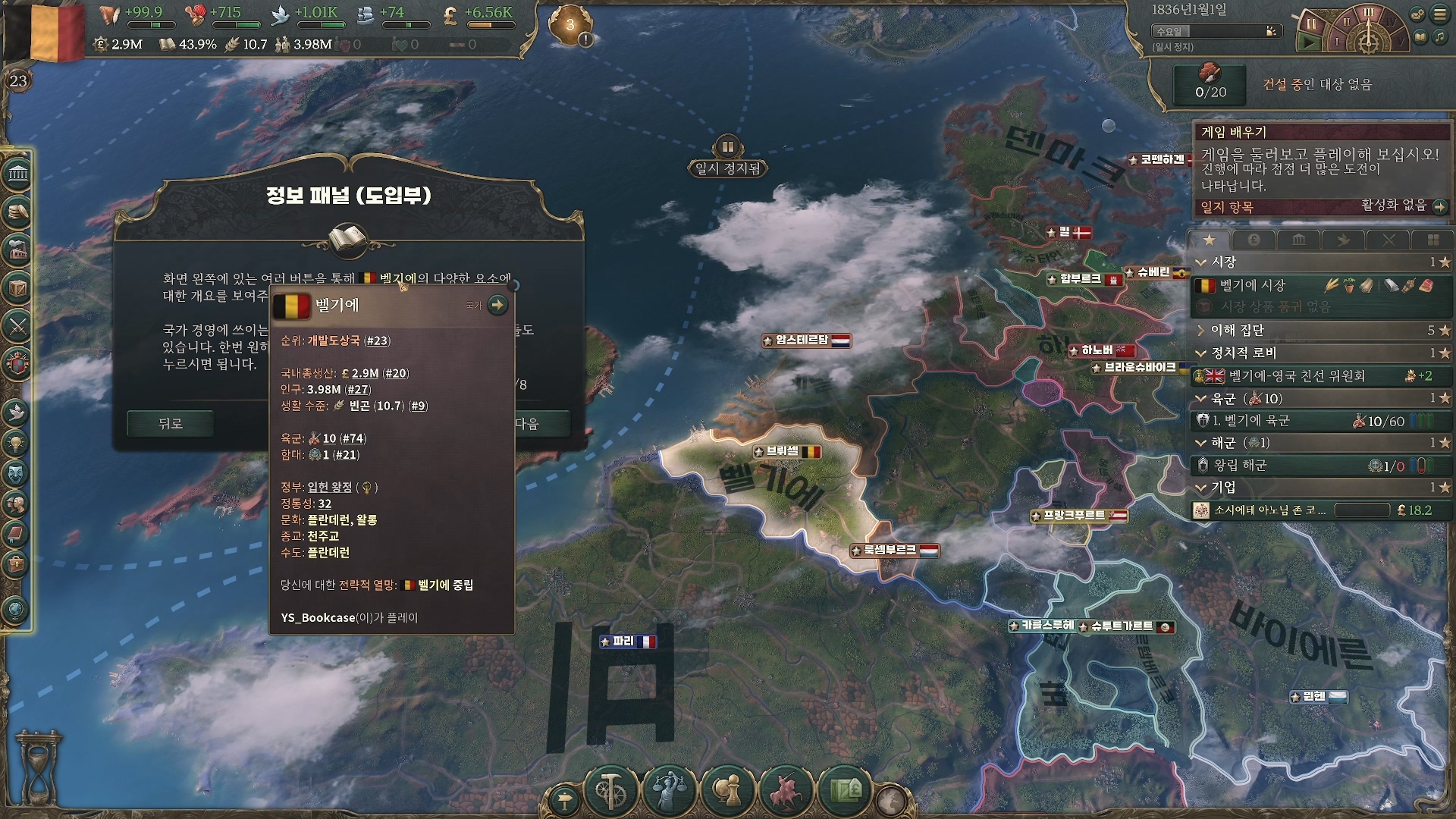Open the politics pillared-building sidebar icon
The image size is (1456, 819).
(x=17, y=174)
